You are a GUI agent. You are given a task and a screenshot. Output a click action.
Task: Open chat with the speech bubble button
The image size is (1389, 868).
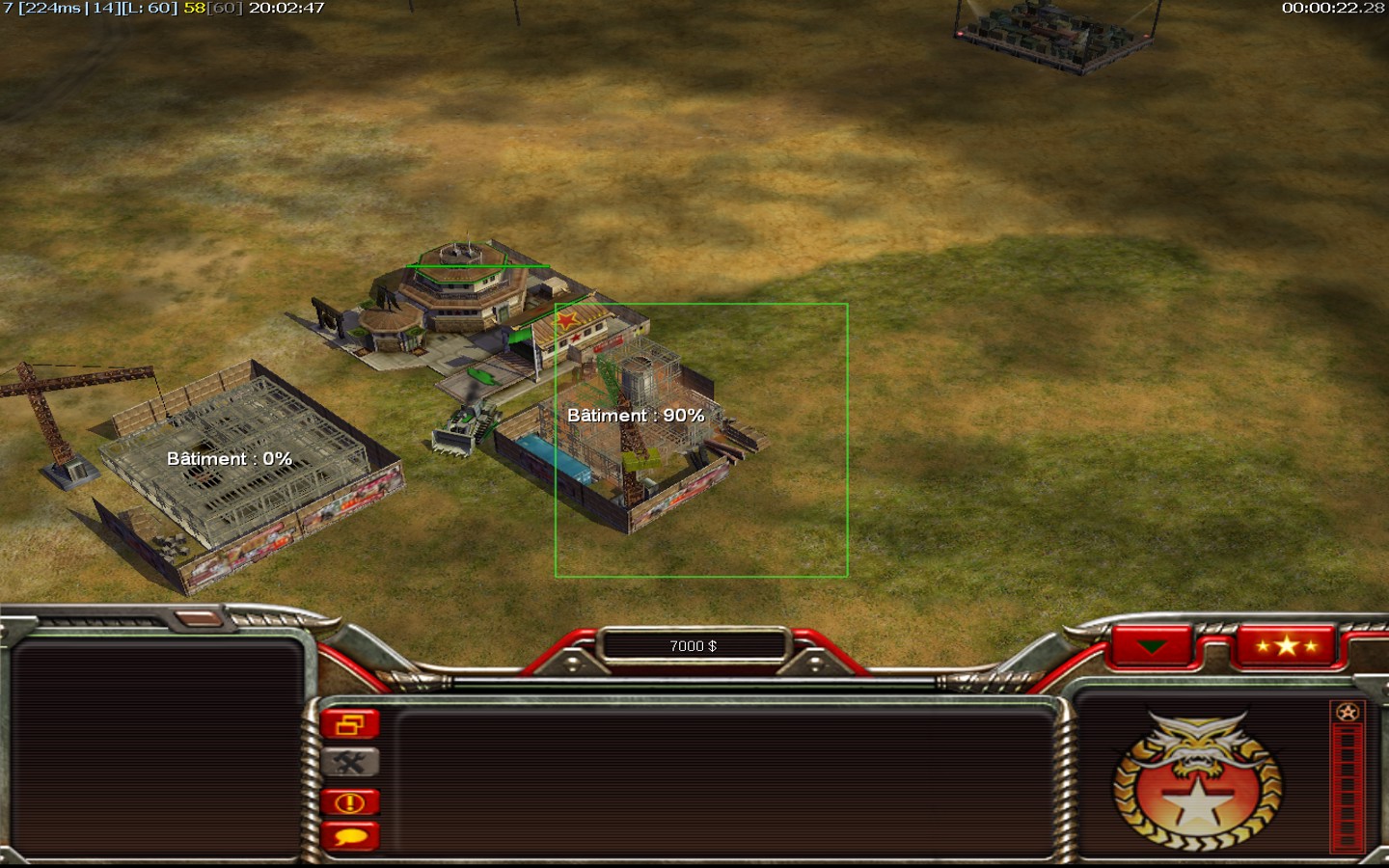click(x=349, y=836)
